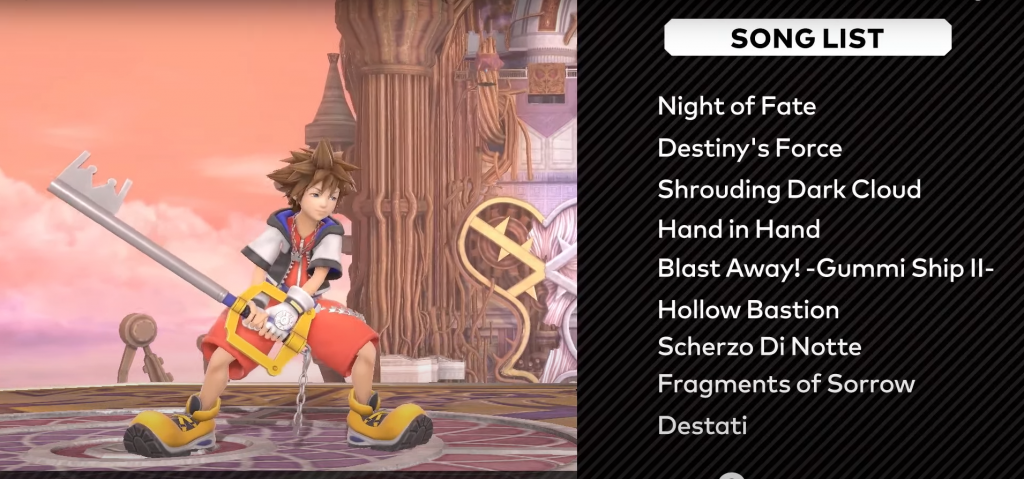
Task: Select the Hand in Hand song
Action: (x=739, y=229)
